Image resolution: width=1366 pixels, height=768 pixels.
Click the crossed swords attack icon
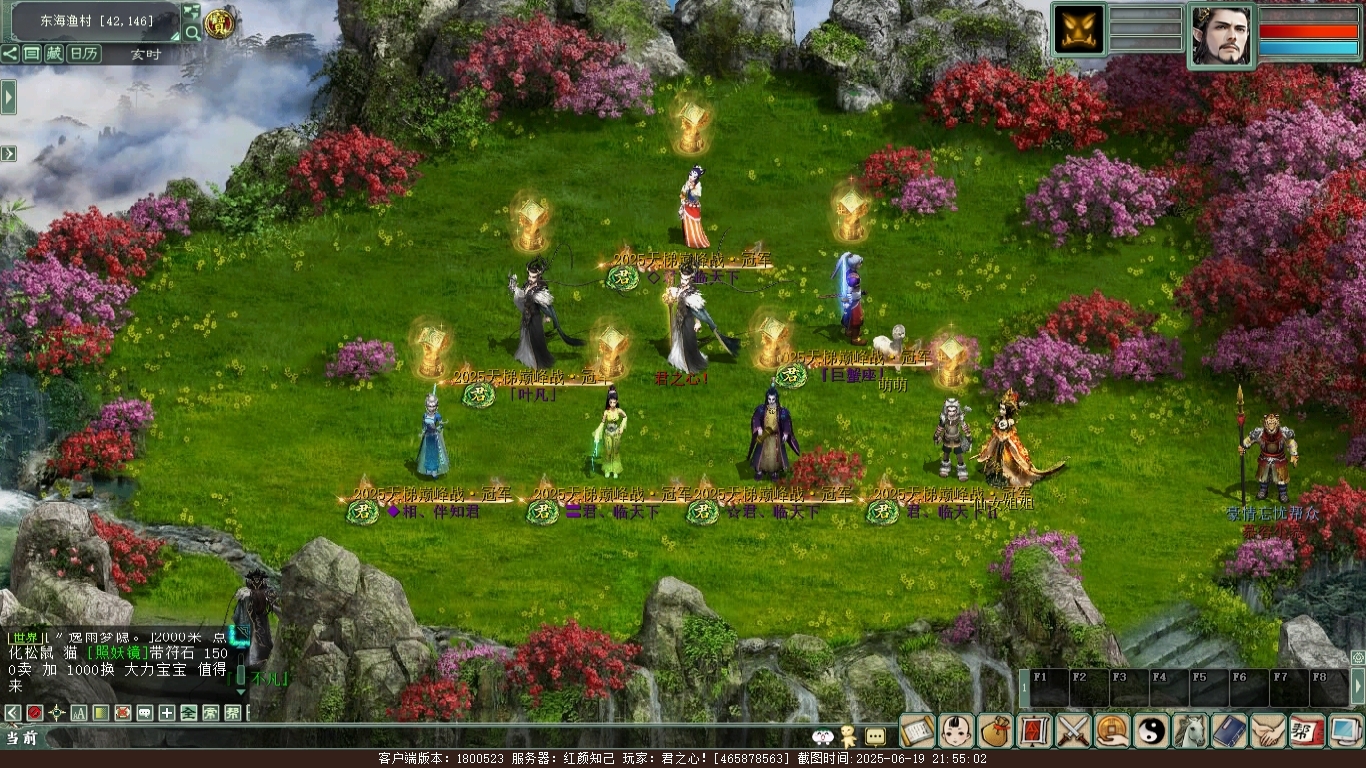pyautogui.click(x=1073, y=731)
